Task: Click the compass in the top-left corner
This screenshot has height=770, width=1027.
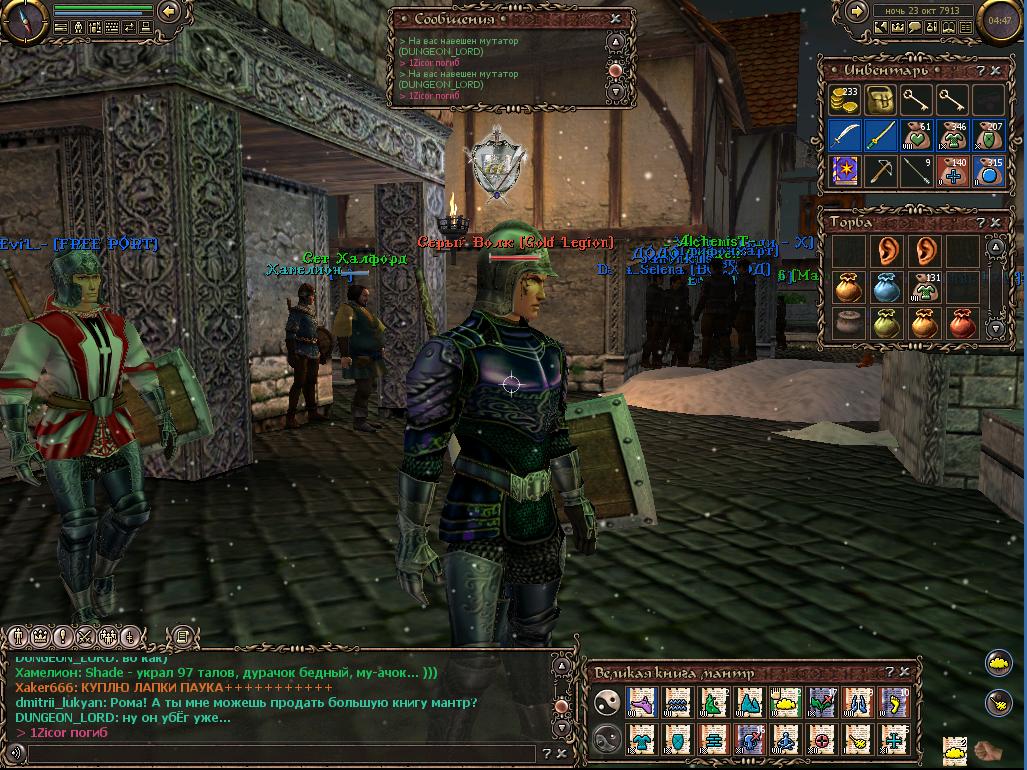Action: 20,20
